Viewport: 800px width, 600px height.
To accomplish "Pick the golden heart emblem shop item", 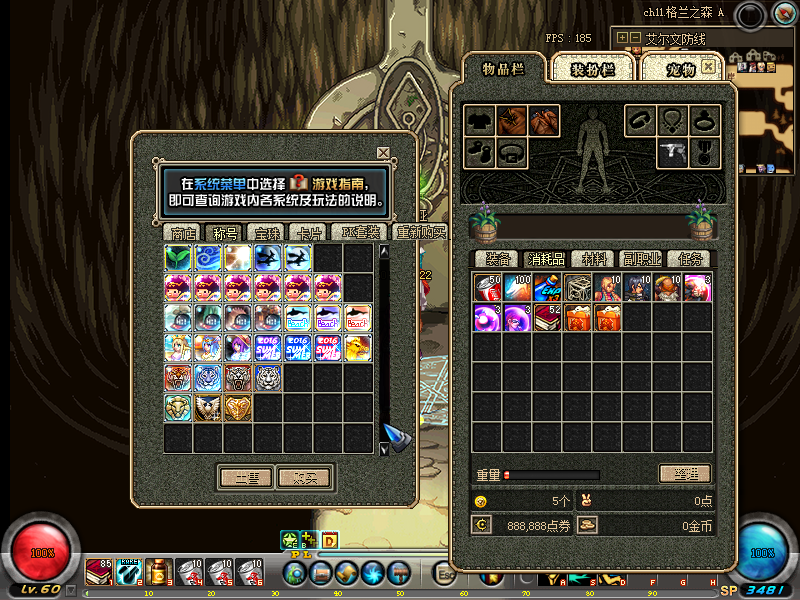I will [x=238, y=407].
